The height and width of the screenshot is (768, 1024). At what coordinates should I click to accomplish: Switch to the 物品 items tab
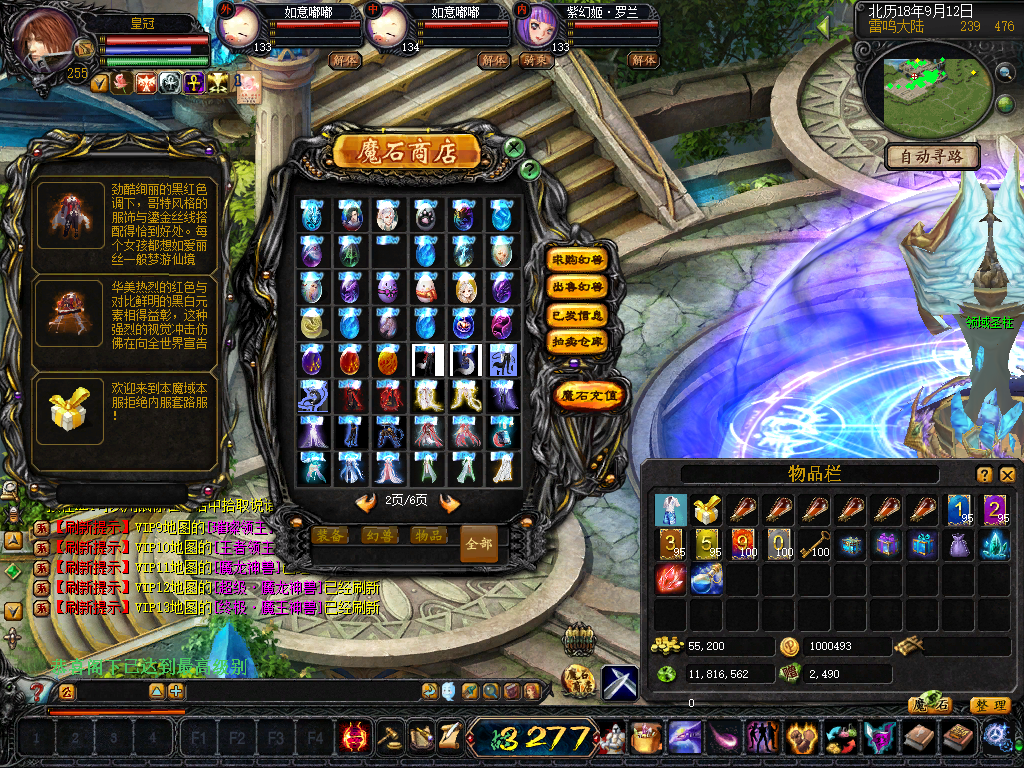427,535
